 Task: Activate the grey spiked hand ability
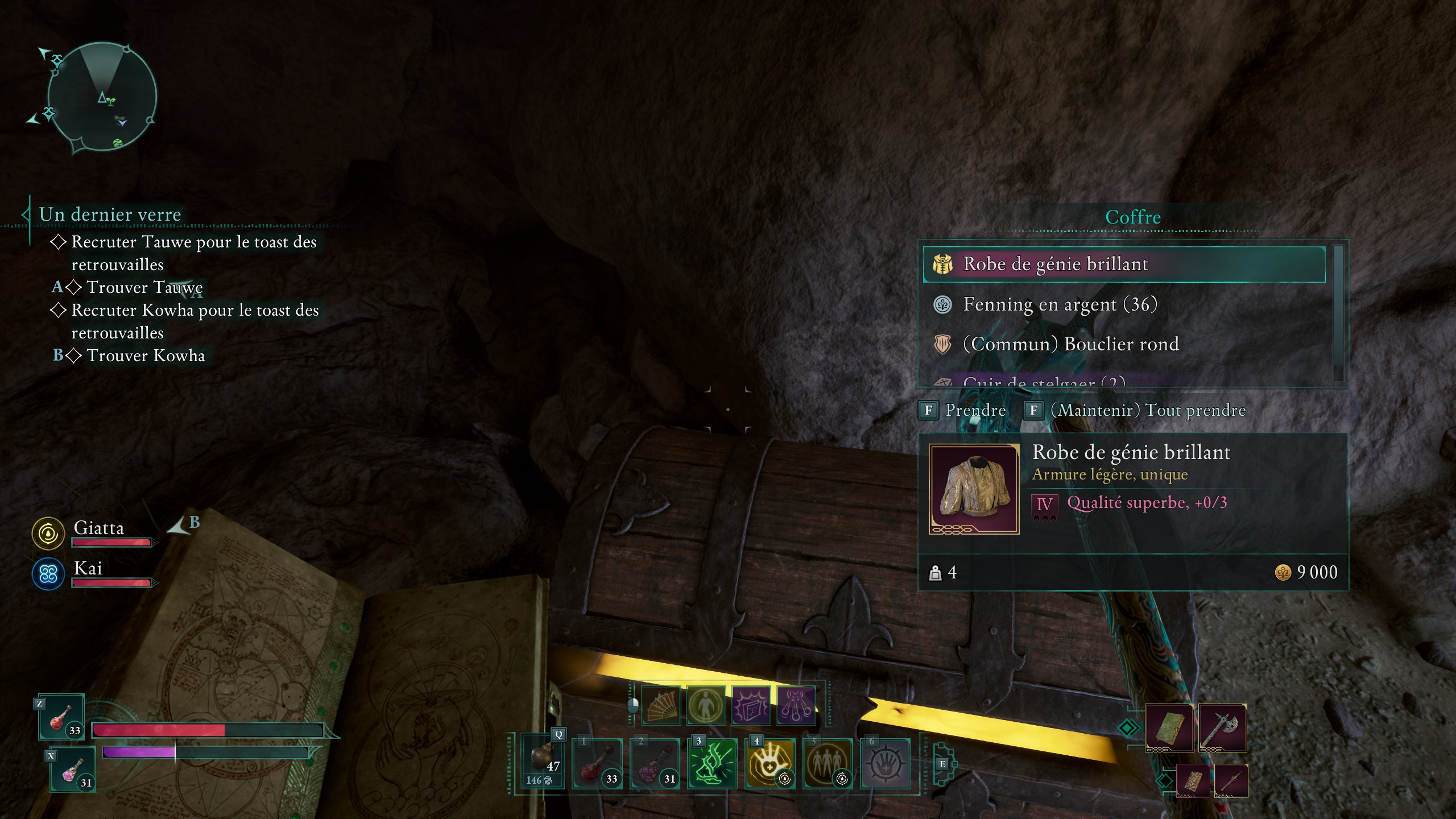click(x=885, y=764)
